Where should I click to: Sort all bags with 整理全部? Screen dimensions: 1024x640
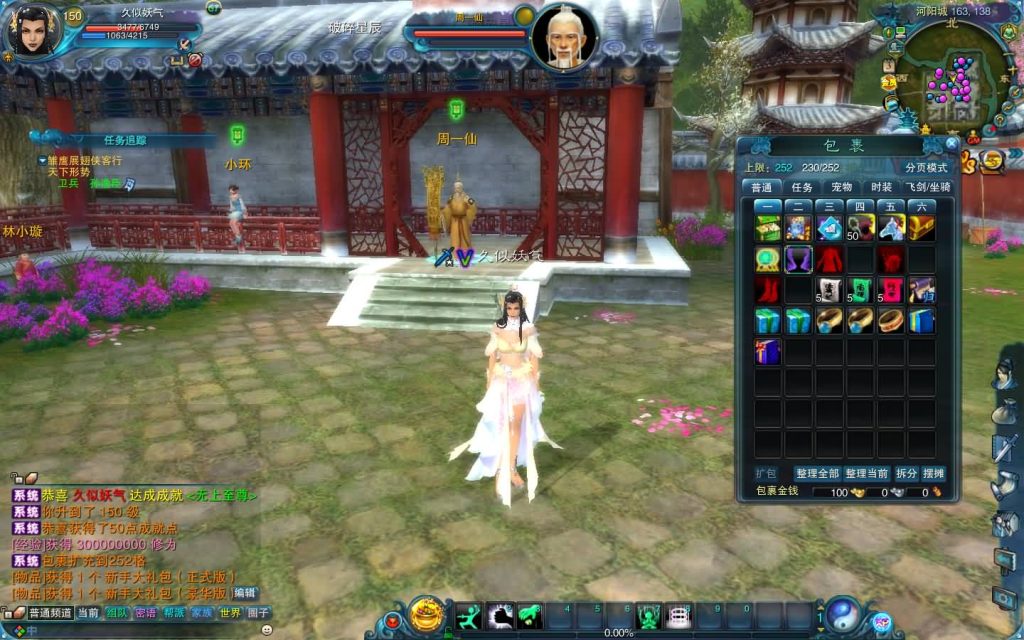[x=817, y=473]
